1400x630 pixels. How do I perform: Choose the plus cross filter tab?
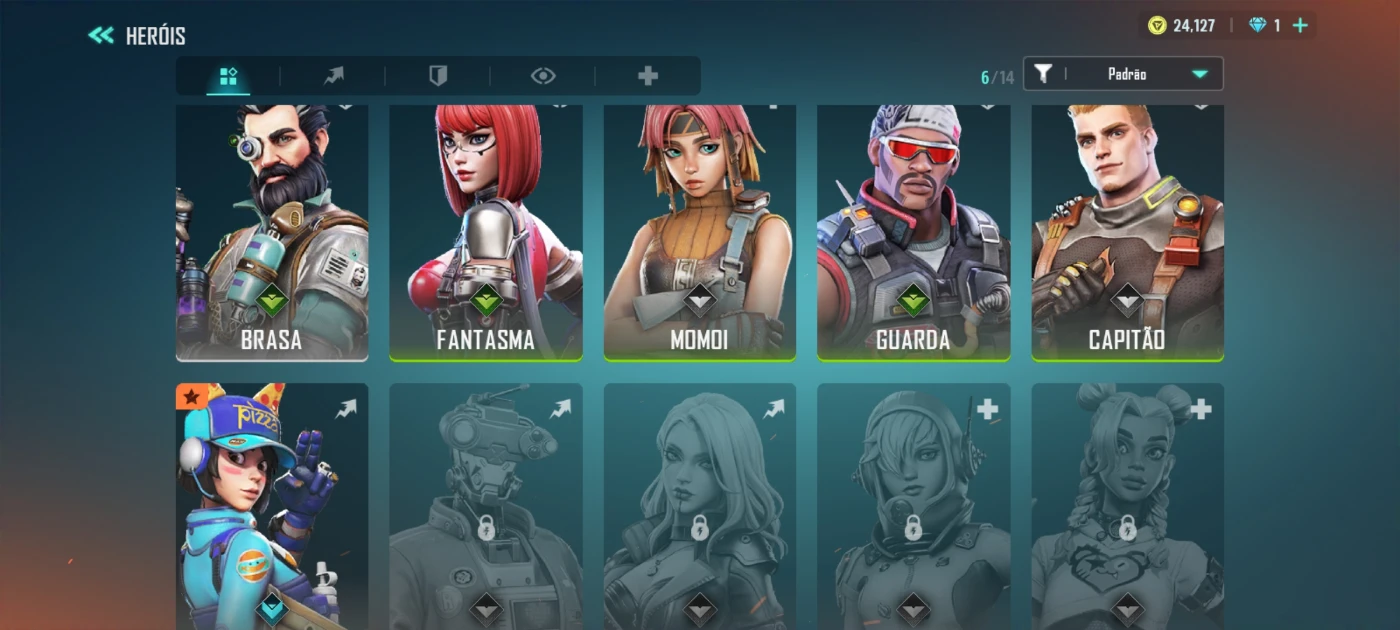pos(648,76)
